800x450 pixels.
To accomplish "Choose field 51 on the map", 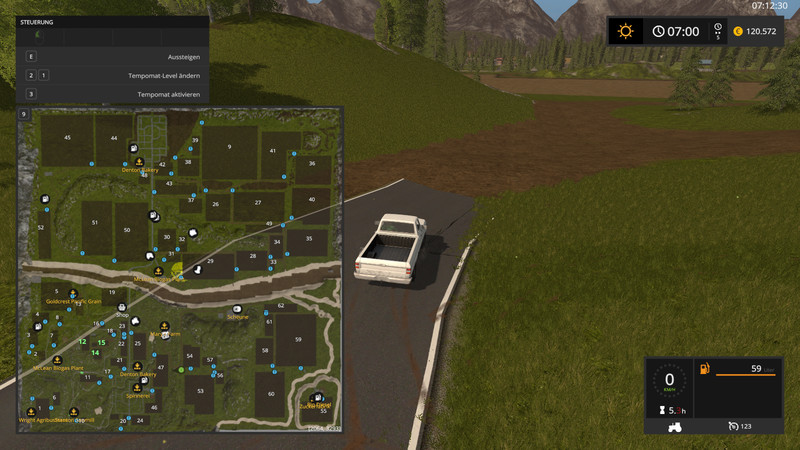I will click(95, 222).
